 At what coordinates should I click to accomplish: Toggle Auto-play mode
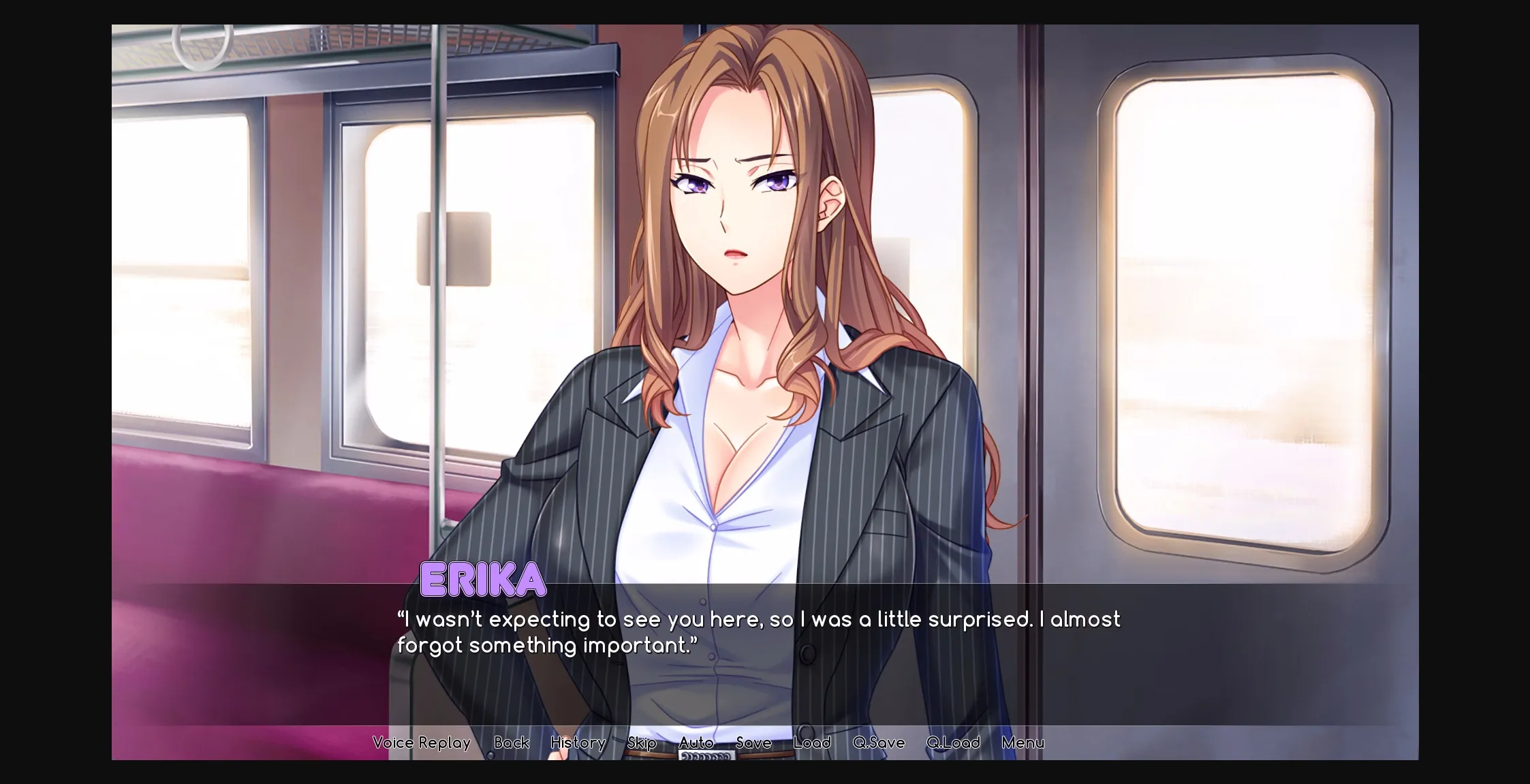click(696, 742)
